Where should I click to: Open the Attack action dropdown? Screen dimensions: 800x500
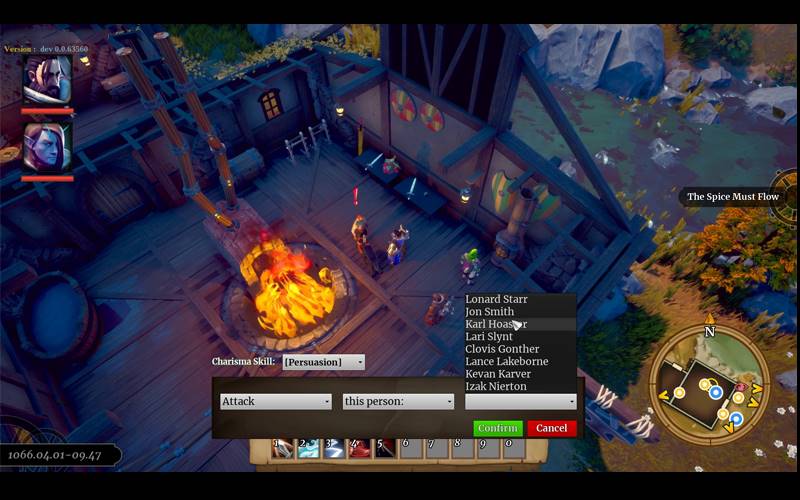coord(275,401)
